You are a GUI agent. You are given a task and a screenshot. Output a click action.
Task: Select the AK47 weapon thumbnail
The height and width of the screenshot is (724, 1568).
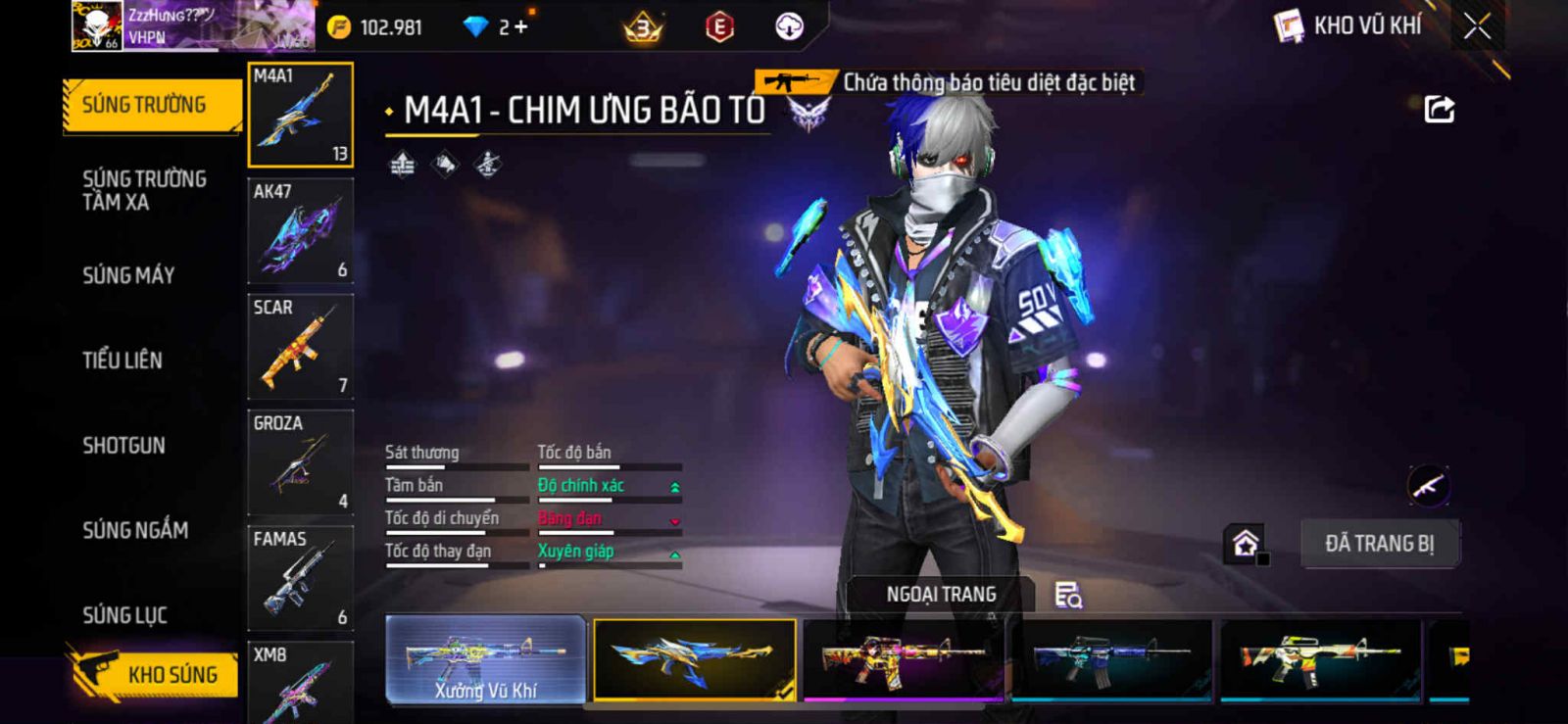tap(300, 231)
